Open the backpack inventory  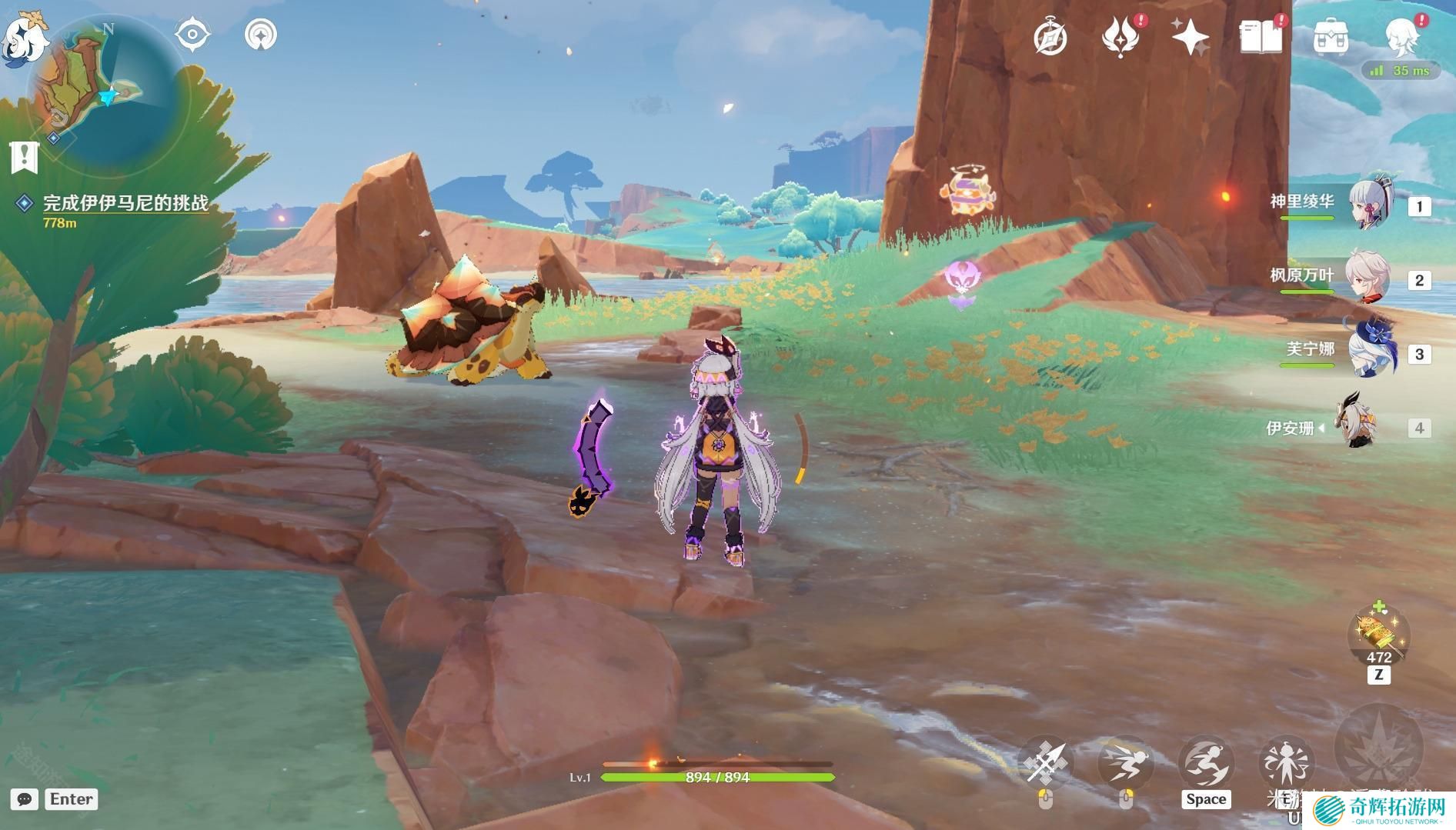[x=1331, y=37]
